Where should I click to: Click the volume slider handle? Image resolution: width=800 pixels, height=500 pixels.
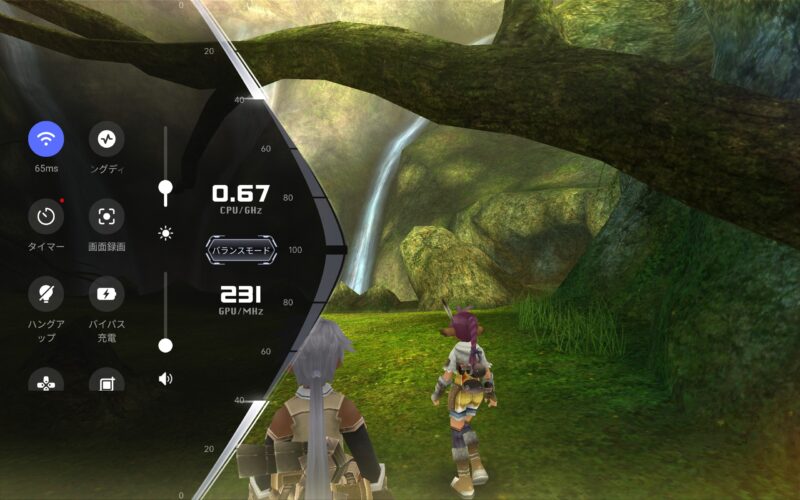point(166,345)
